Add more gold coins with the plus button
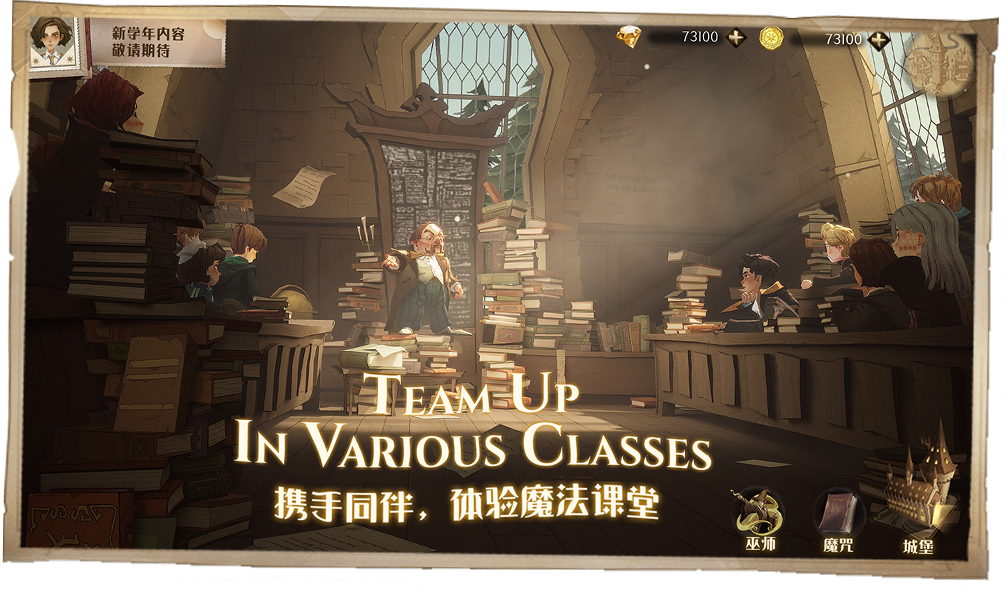 click(x=879, y=39)
